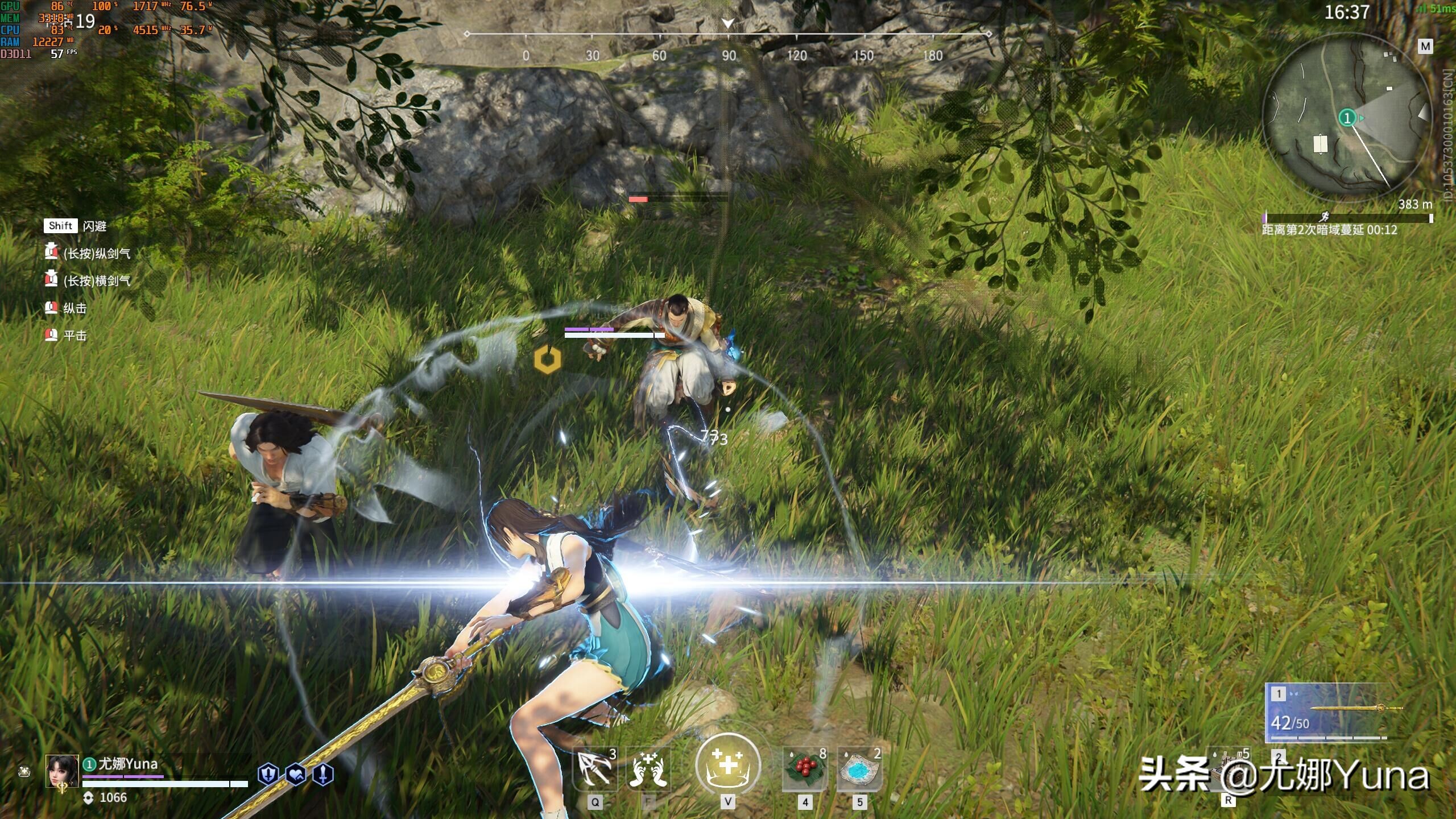Select the shield-and-sword buff icon
This screenshot has height=819, width=1456.
coord(268,775)
